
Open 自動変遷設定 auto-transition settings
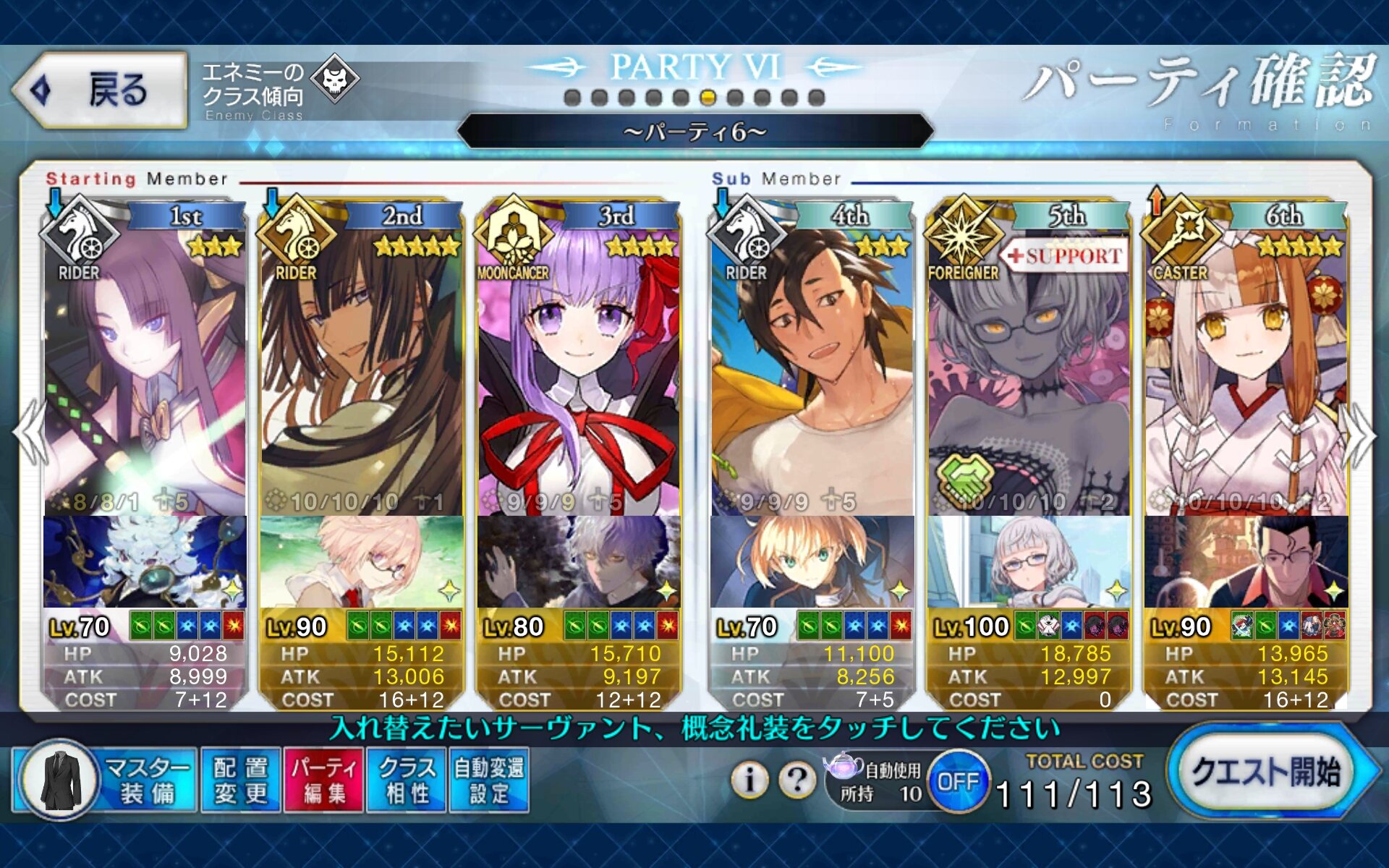point(489,781)
